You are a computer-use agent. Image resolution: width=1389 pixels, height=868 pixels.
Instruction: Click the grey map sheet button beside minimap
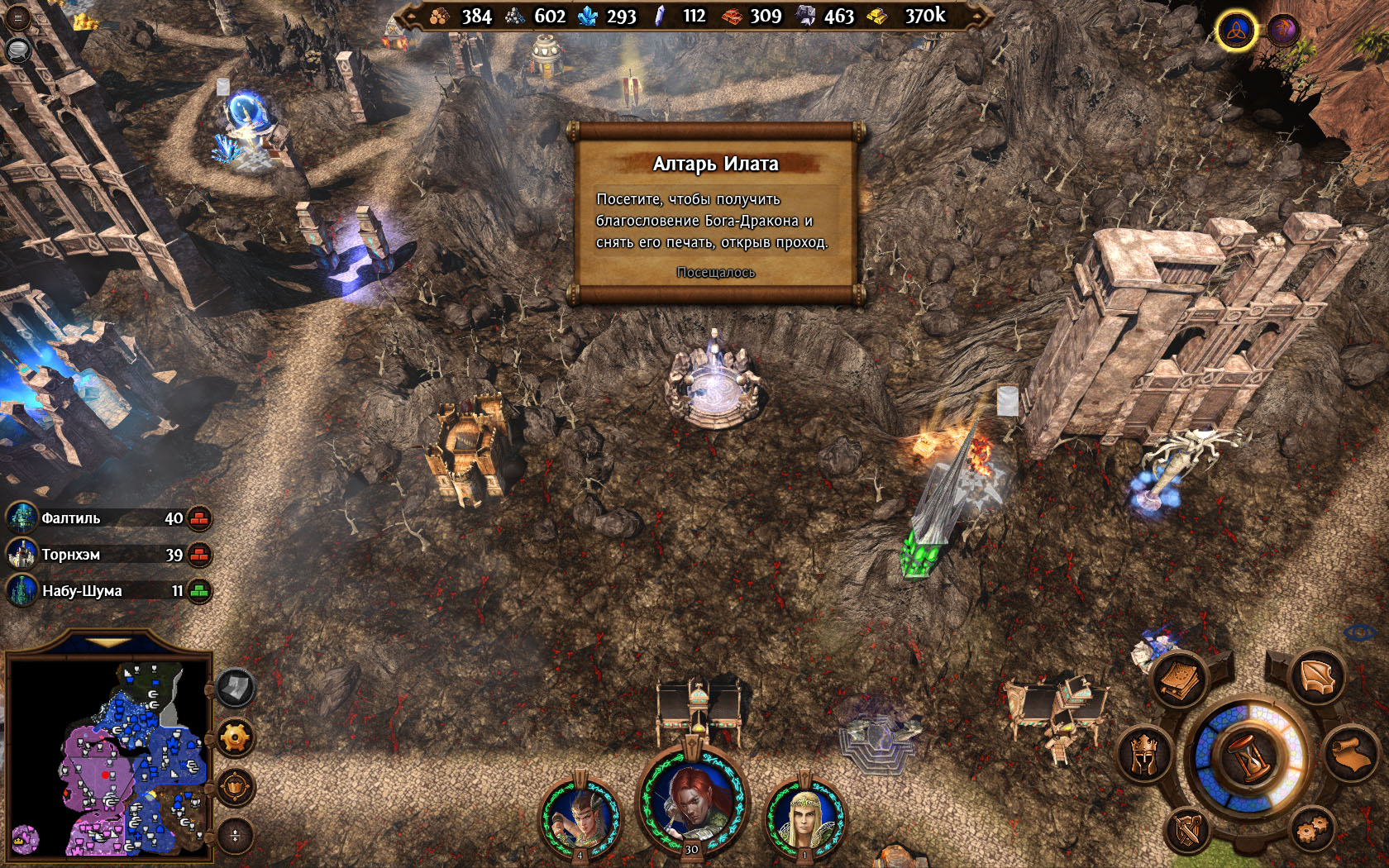235,687
